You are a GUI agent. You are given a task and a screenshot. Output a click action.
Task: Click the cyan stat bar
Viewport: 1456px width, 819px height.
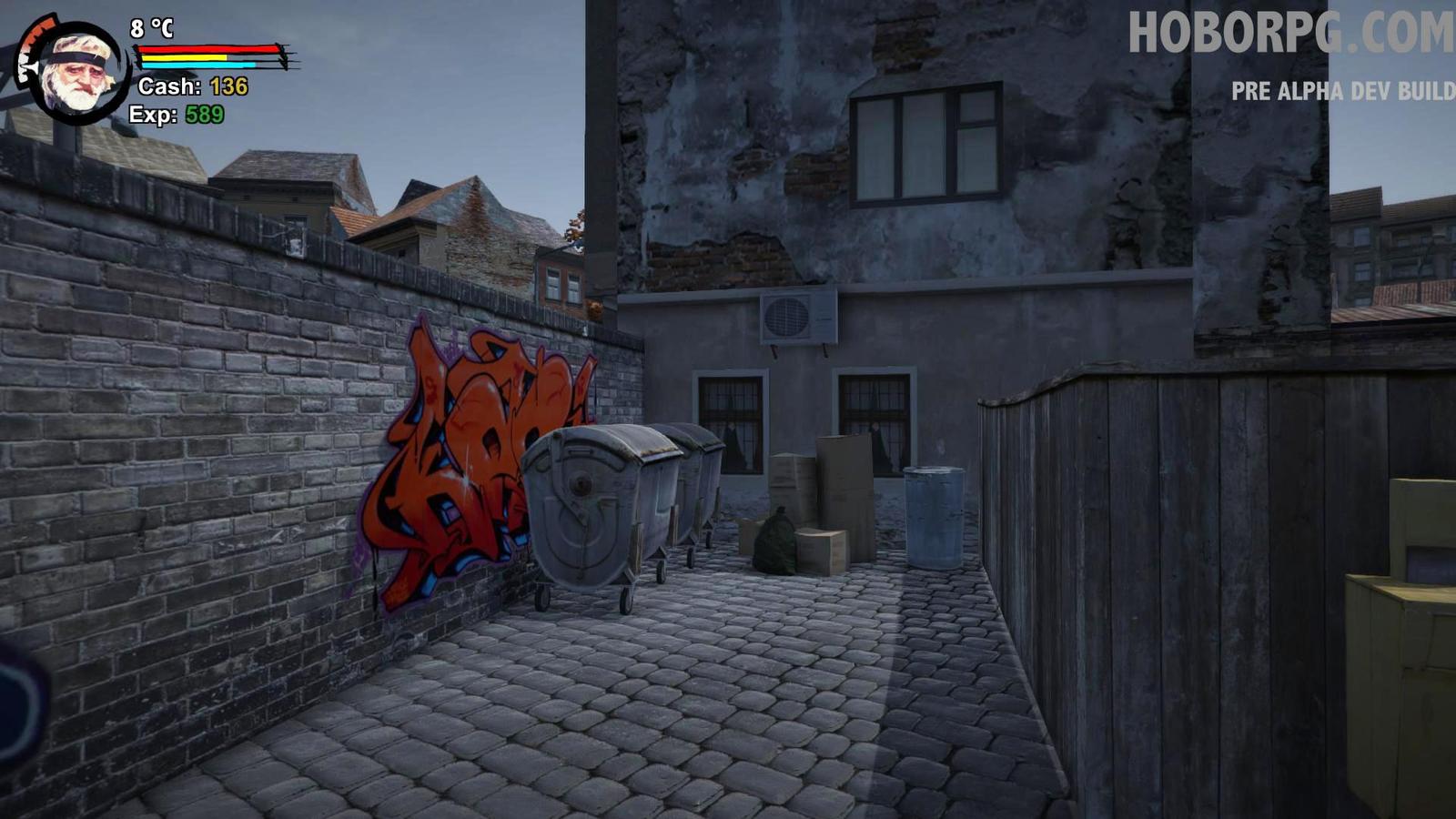[x=196, y=66]
